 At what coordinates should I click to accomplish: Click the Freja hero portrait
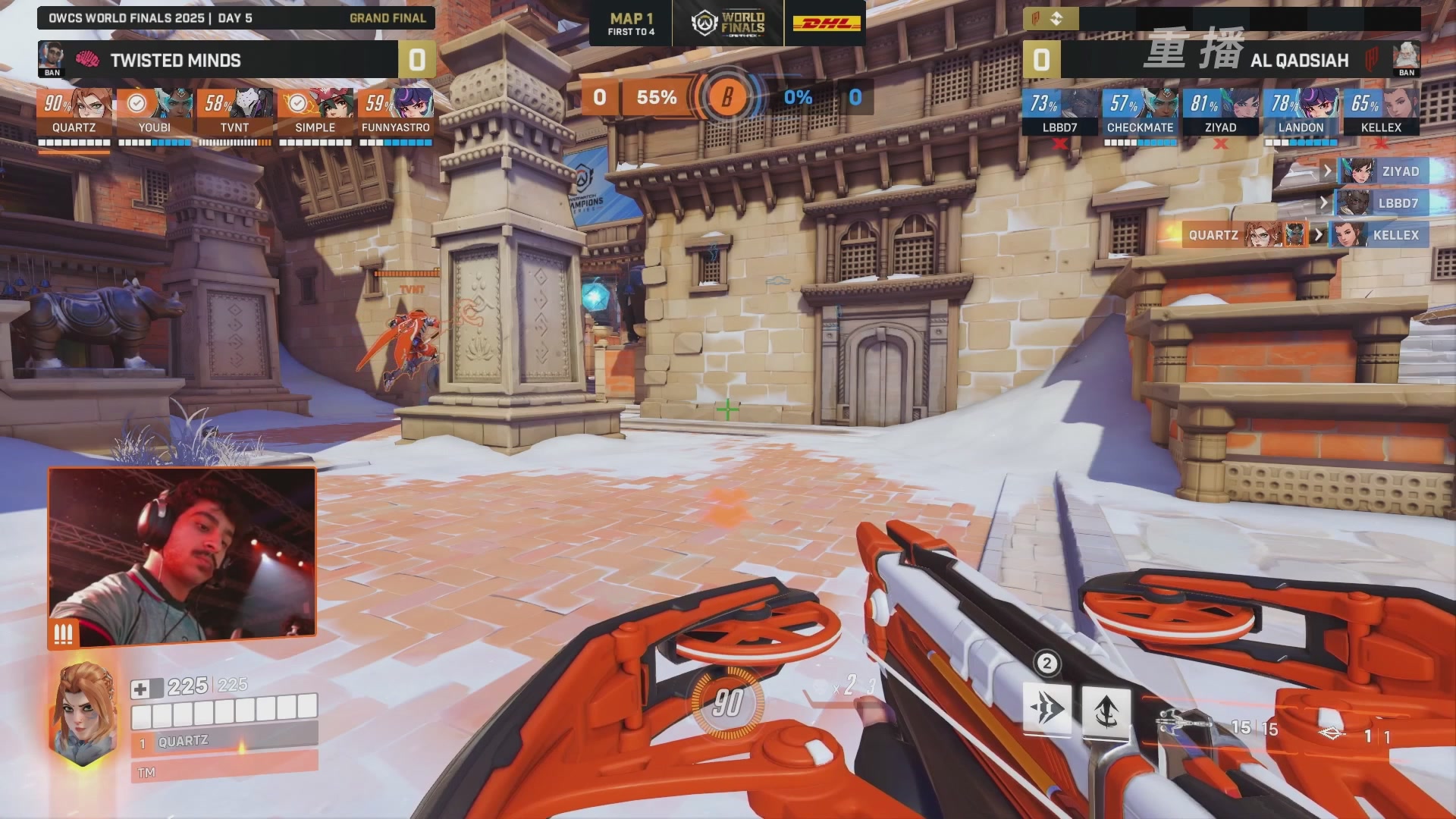point(83,713)
